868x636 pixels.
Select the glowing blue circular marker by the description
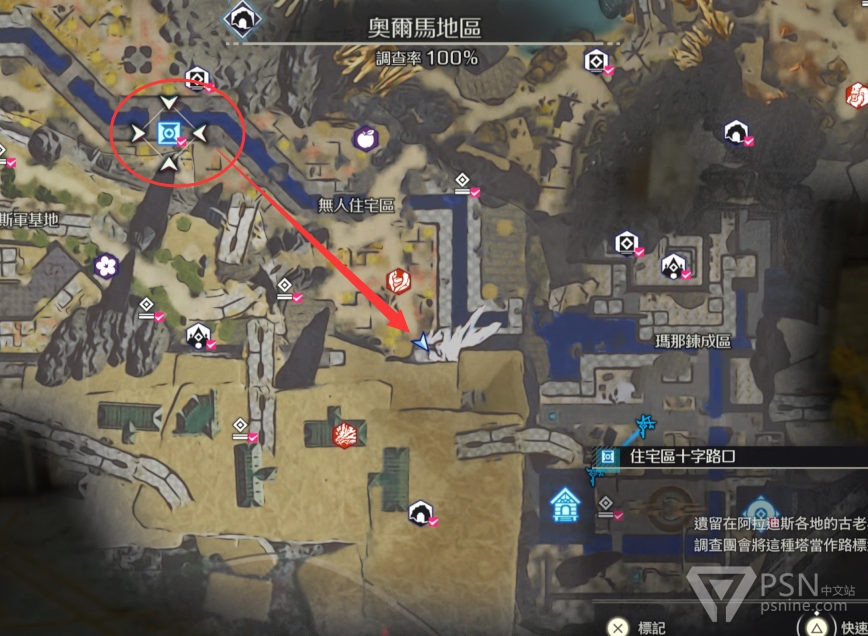coord(759,509)
